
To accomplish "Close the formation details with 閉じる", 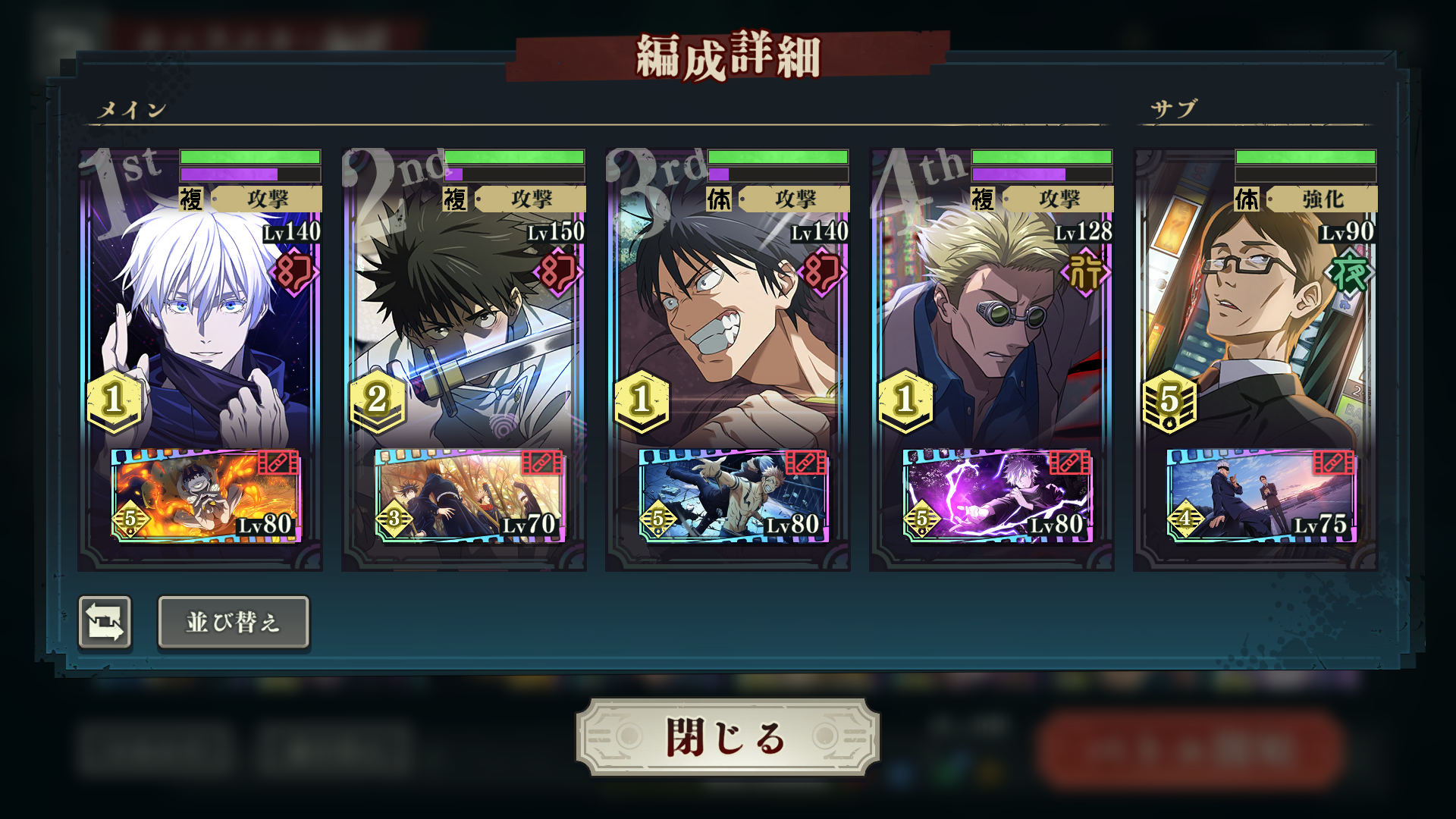I will (x=726, y=737).
